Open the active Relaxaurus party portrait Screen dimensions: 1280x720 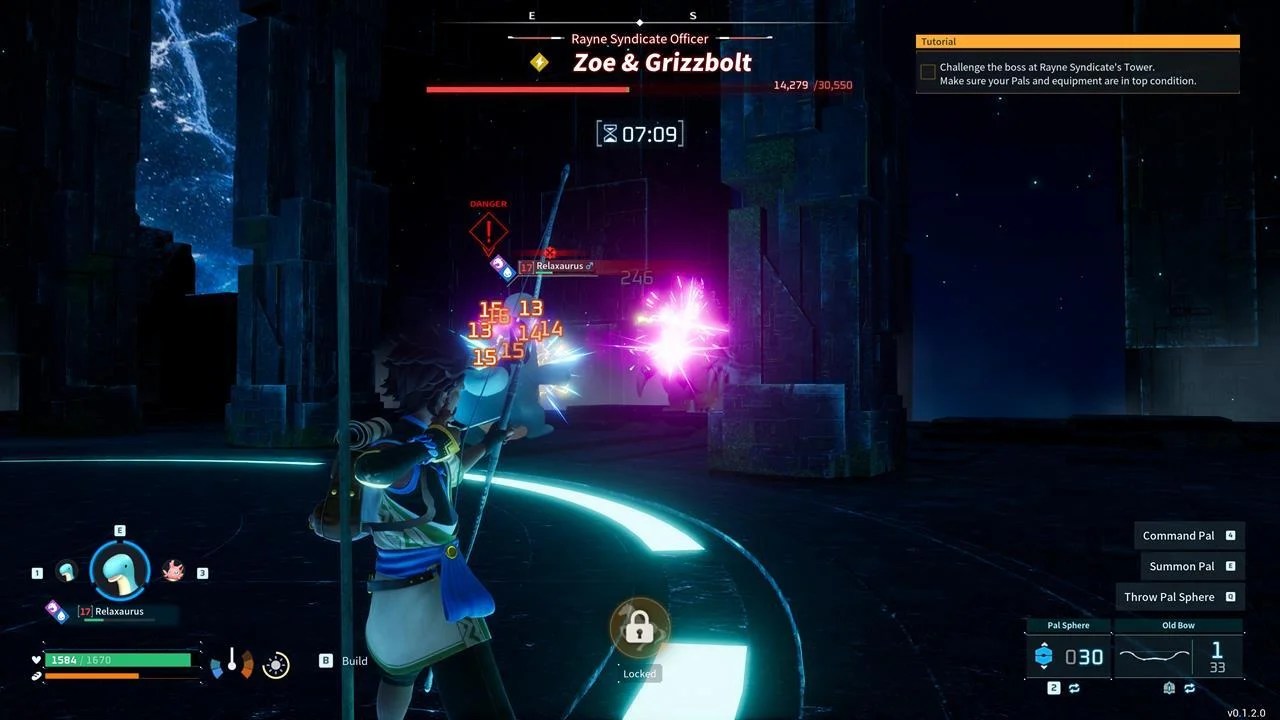pyautogui.click(x=120, y=568)
